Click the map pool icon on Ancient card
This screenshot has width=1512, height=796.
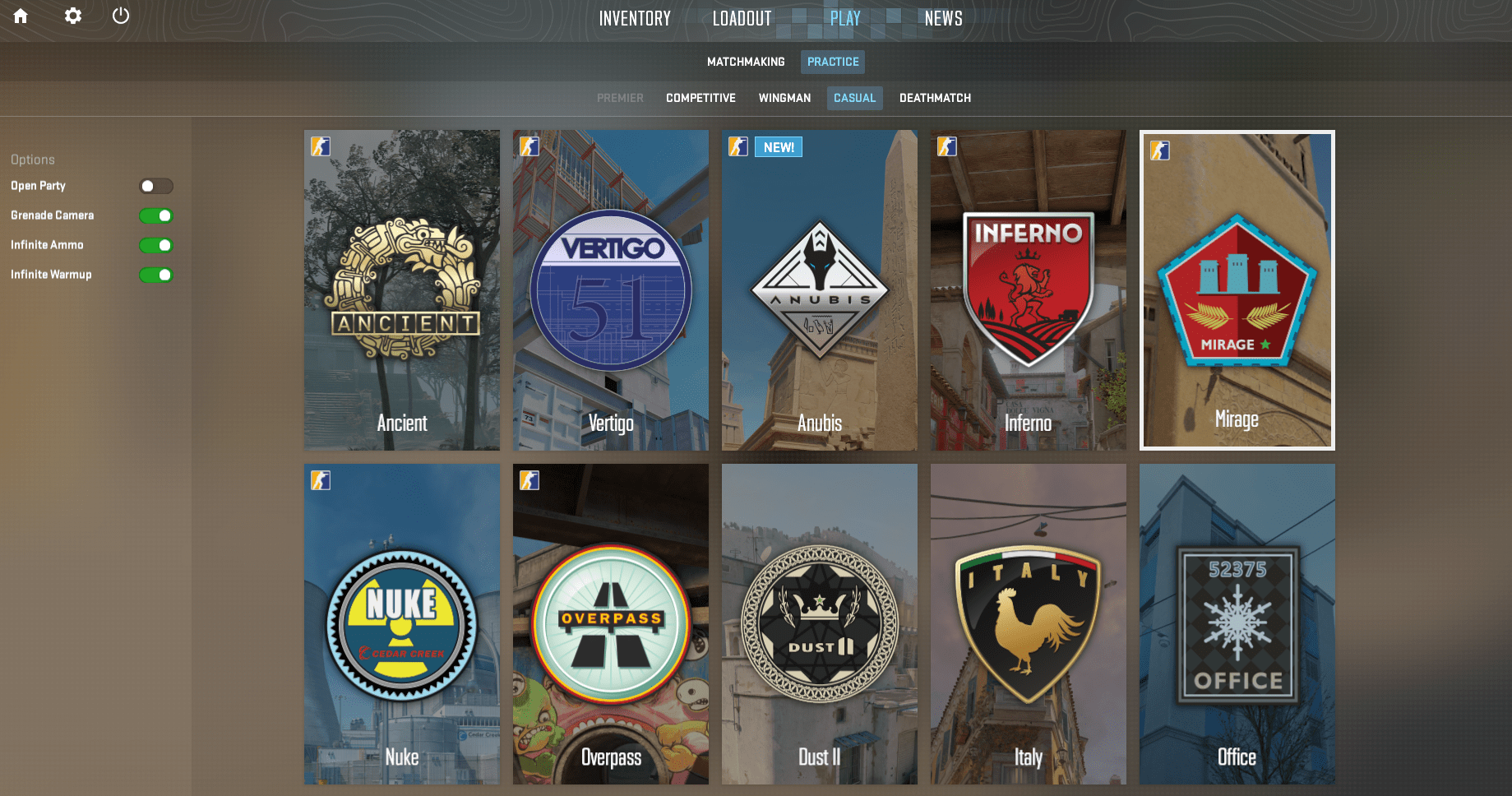tap(320, 146)
